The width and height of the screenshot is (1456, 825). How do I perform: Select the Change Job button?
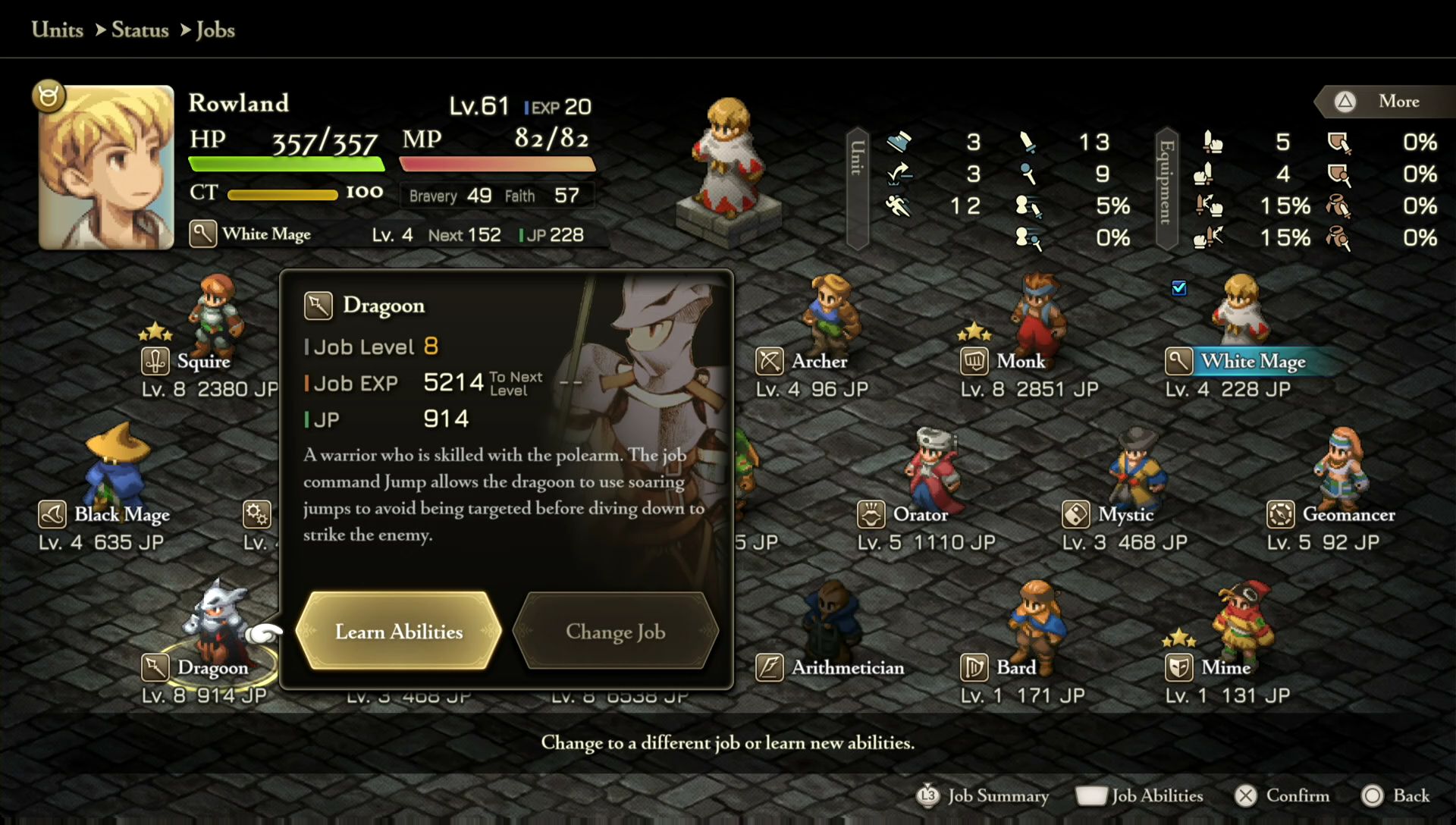point(615,632)
